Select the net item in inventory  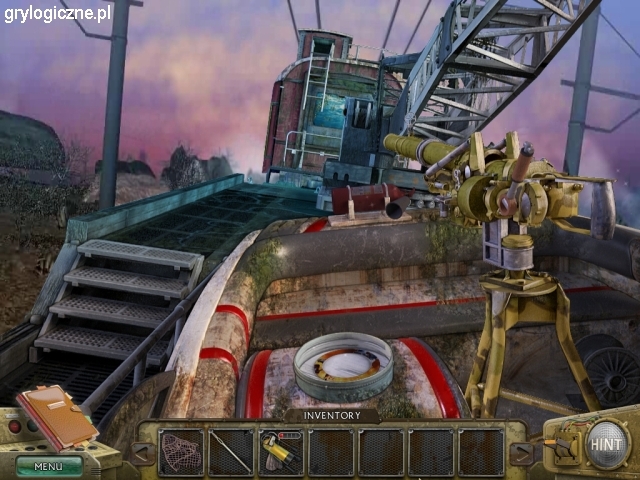click(x=181, y=452)
